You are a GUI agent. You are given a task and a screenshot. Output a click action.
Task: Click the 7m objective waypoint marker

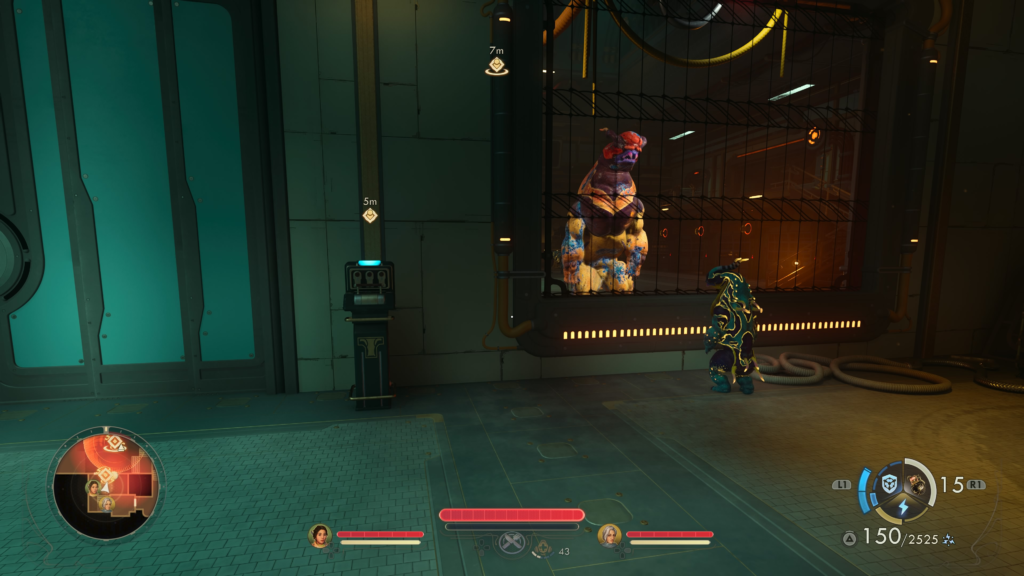pyautogui.click(x=496, y=67)
